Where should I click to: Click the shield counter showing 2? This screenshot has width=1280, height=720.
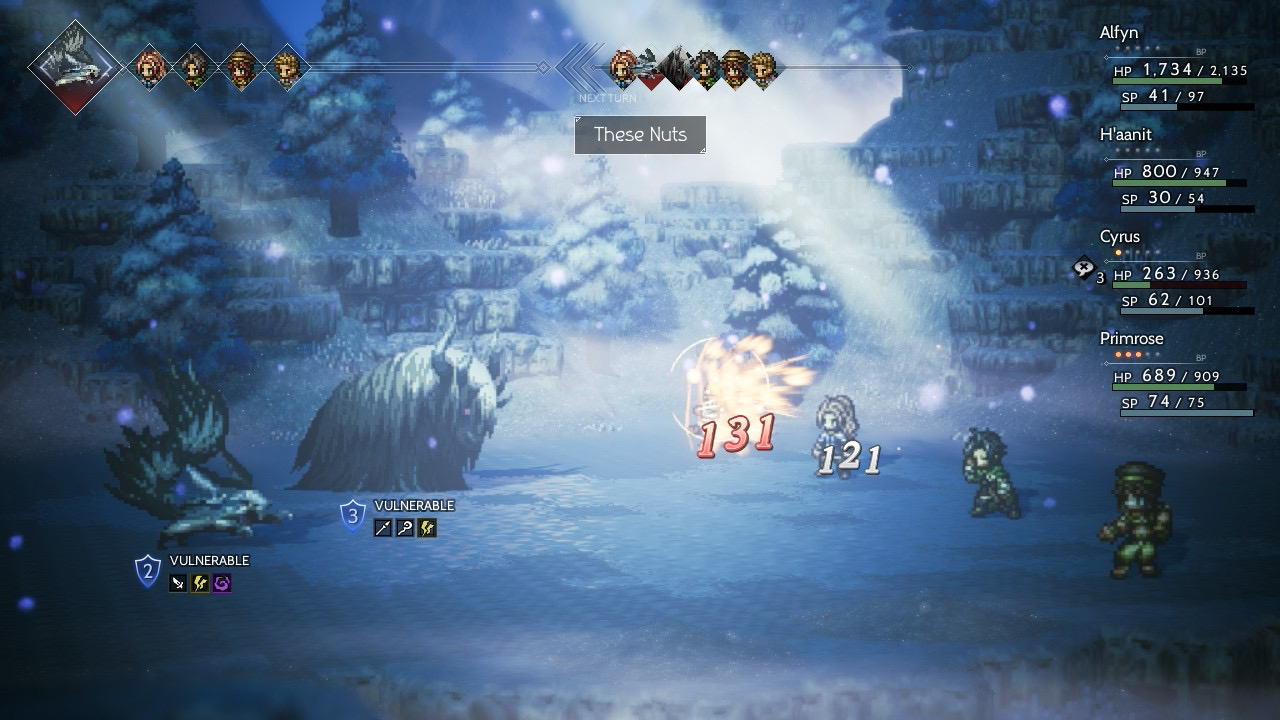[148, 572]
